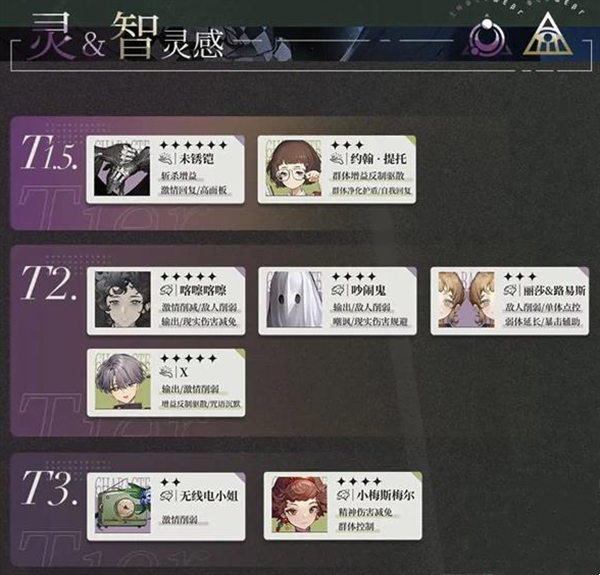The width and height of the screenshot is (600, 575).
Task: Select the 吵闹鬼 ghost character card
Action: [336, 300]
